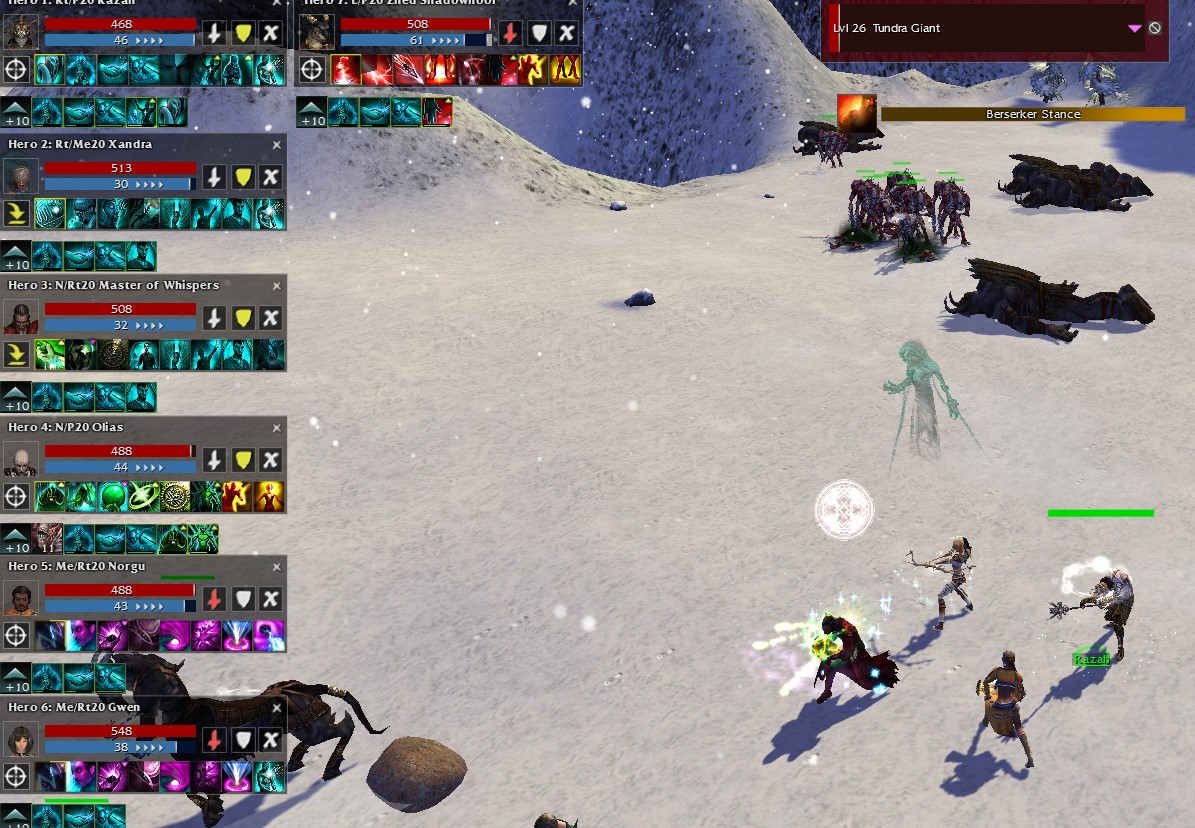Set Xandra to Avoid Combat mode

click(x=270, y=177)
